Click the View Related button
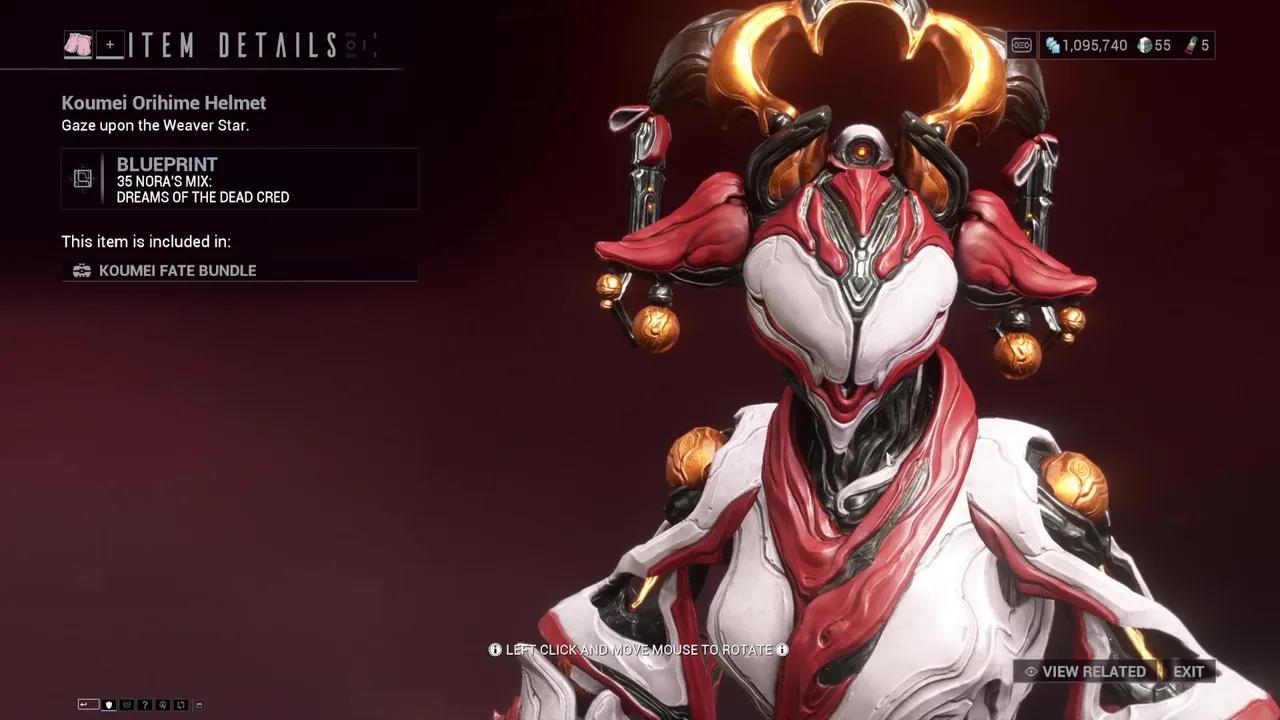Image resolution: width=1280 pixels, height=720 pixels. point(1083,671)
